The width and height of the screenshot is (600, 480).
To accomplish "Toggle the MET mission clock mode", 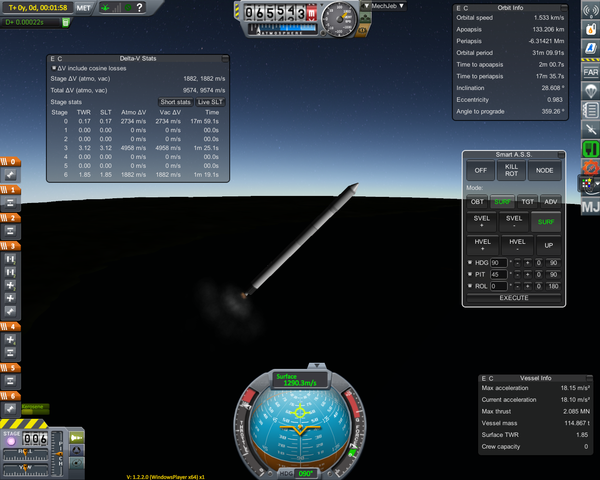I will coord(86,8).
